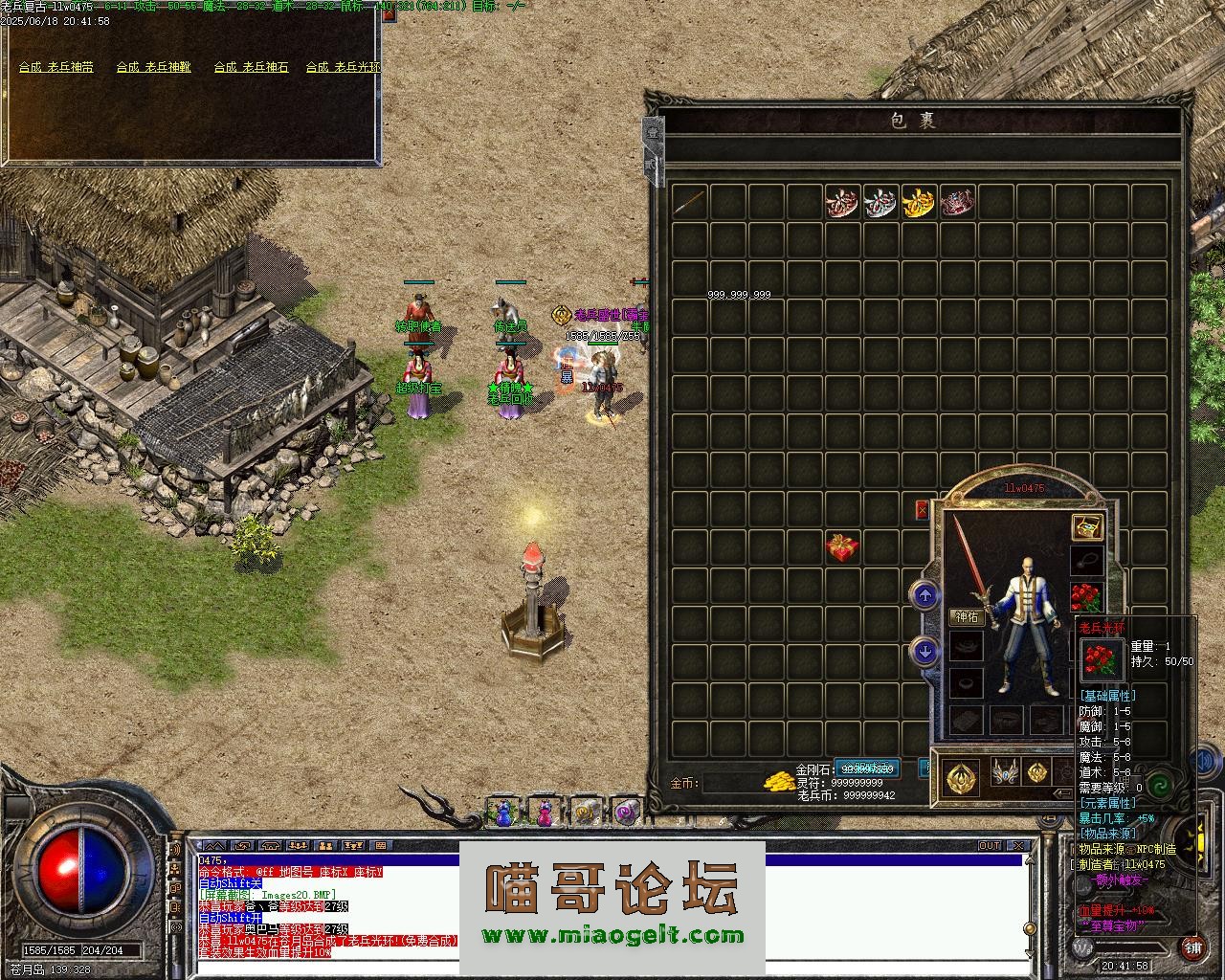The width and height of the screenshot is (1225, 980).
Task: Select the 合成 老兵神石 crafting option
Action: click(251, 67)
